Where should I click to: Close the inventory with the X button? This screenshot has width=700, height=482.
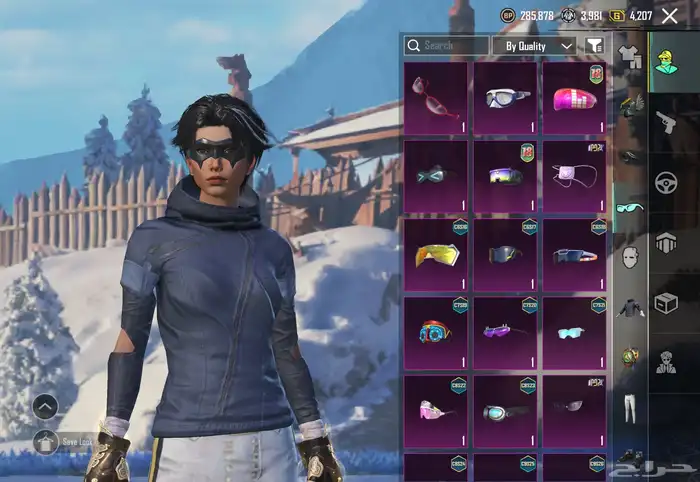[669, 15]
